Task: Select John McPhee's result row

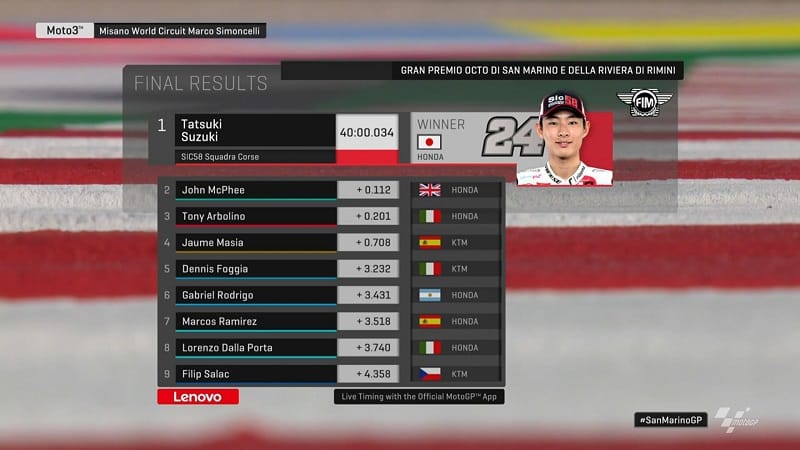Action: point(256,190)
